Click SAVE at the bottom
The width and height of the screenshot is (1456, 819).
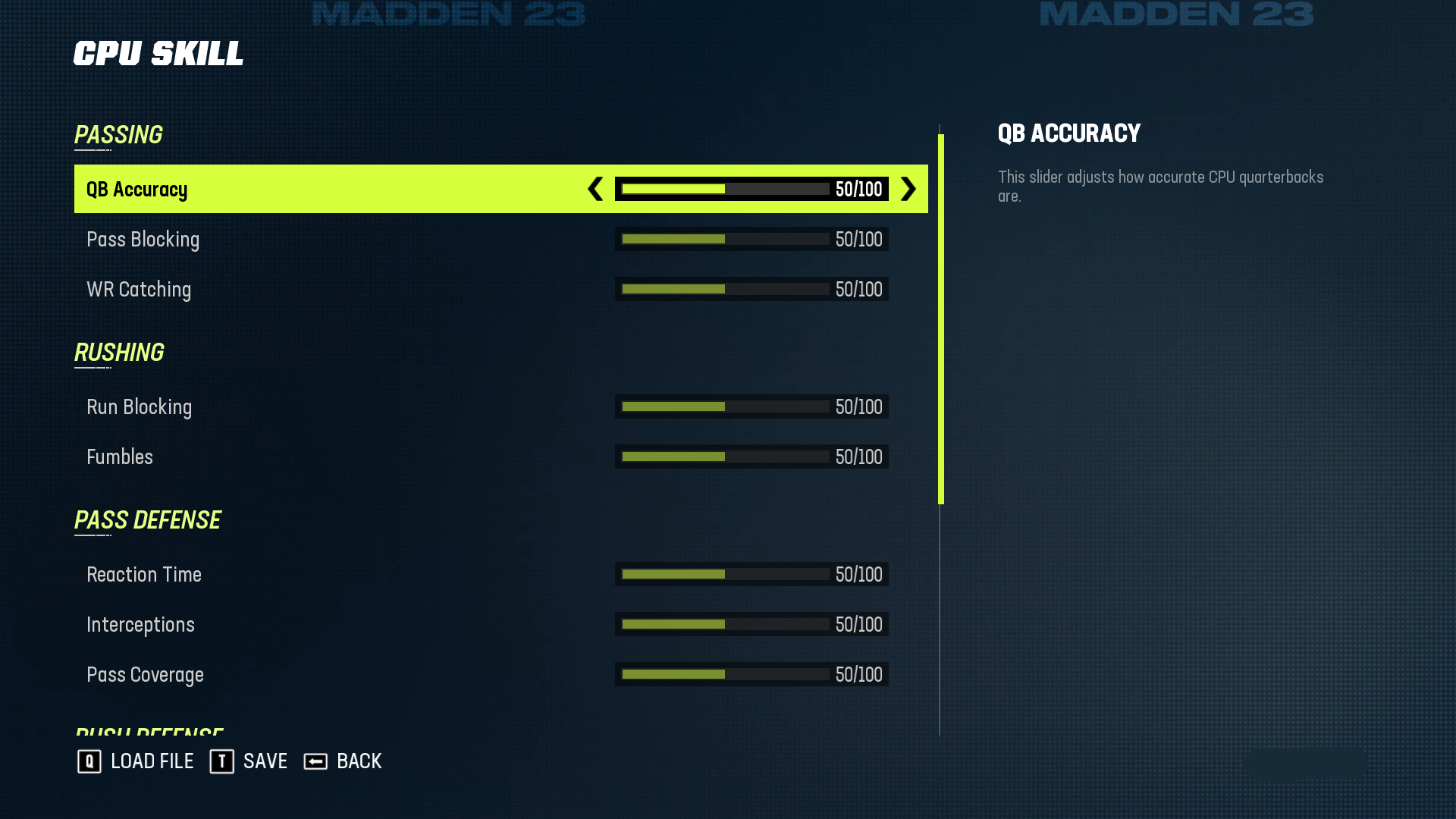(x=264, y=761)
